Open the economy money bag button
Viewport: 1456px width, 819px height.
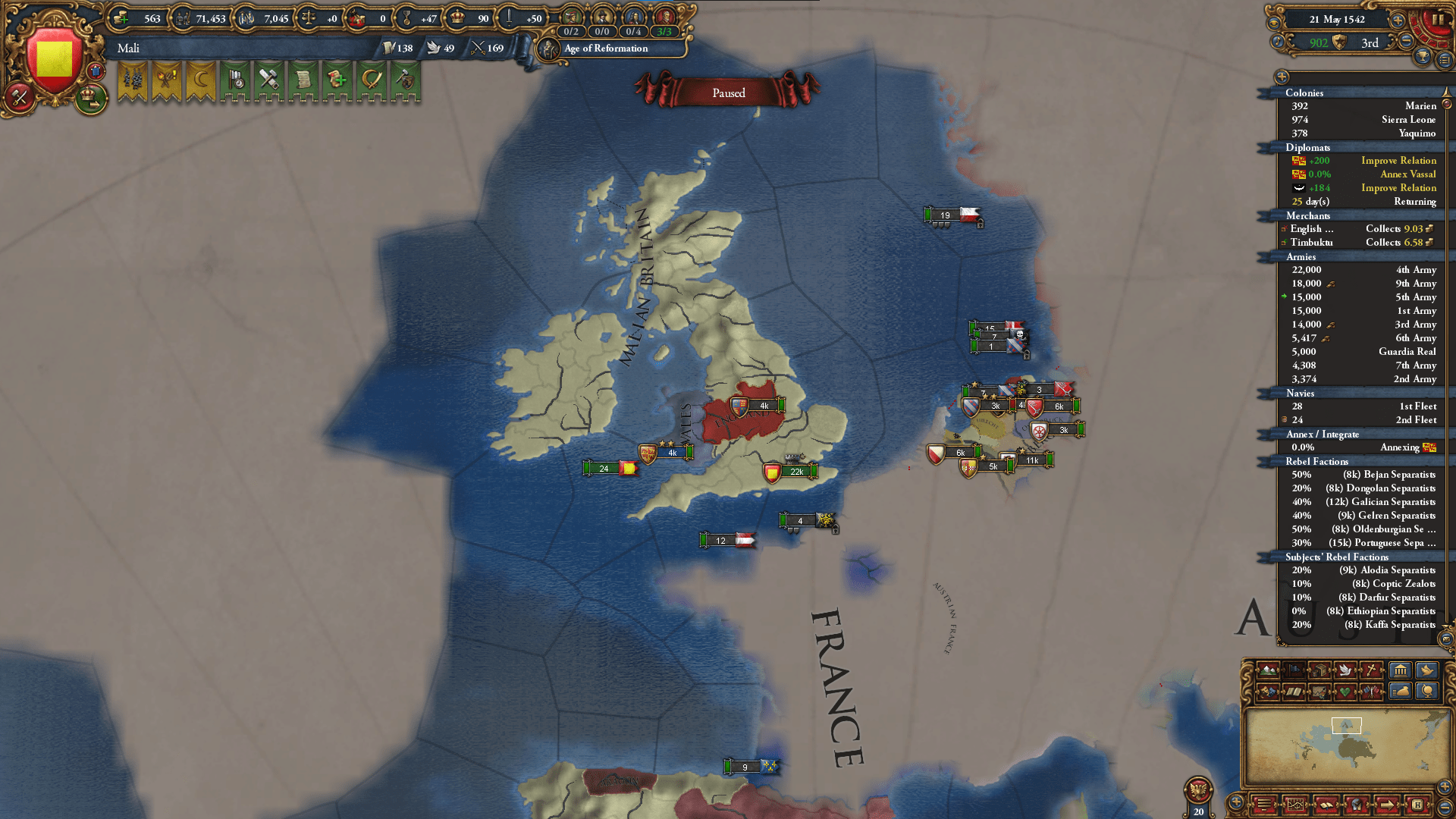coord(1401,692)
